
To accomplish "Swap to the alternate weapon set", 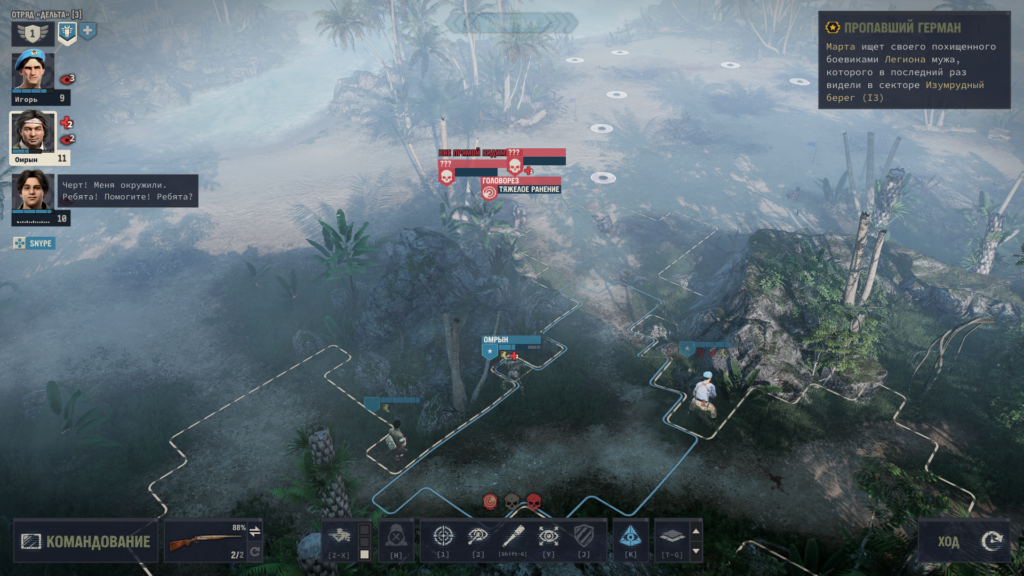I will (x=254, y=531).
